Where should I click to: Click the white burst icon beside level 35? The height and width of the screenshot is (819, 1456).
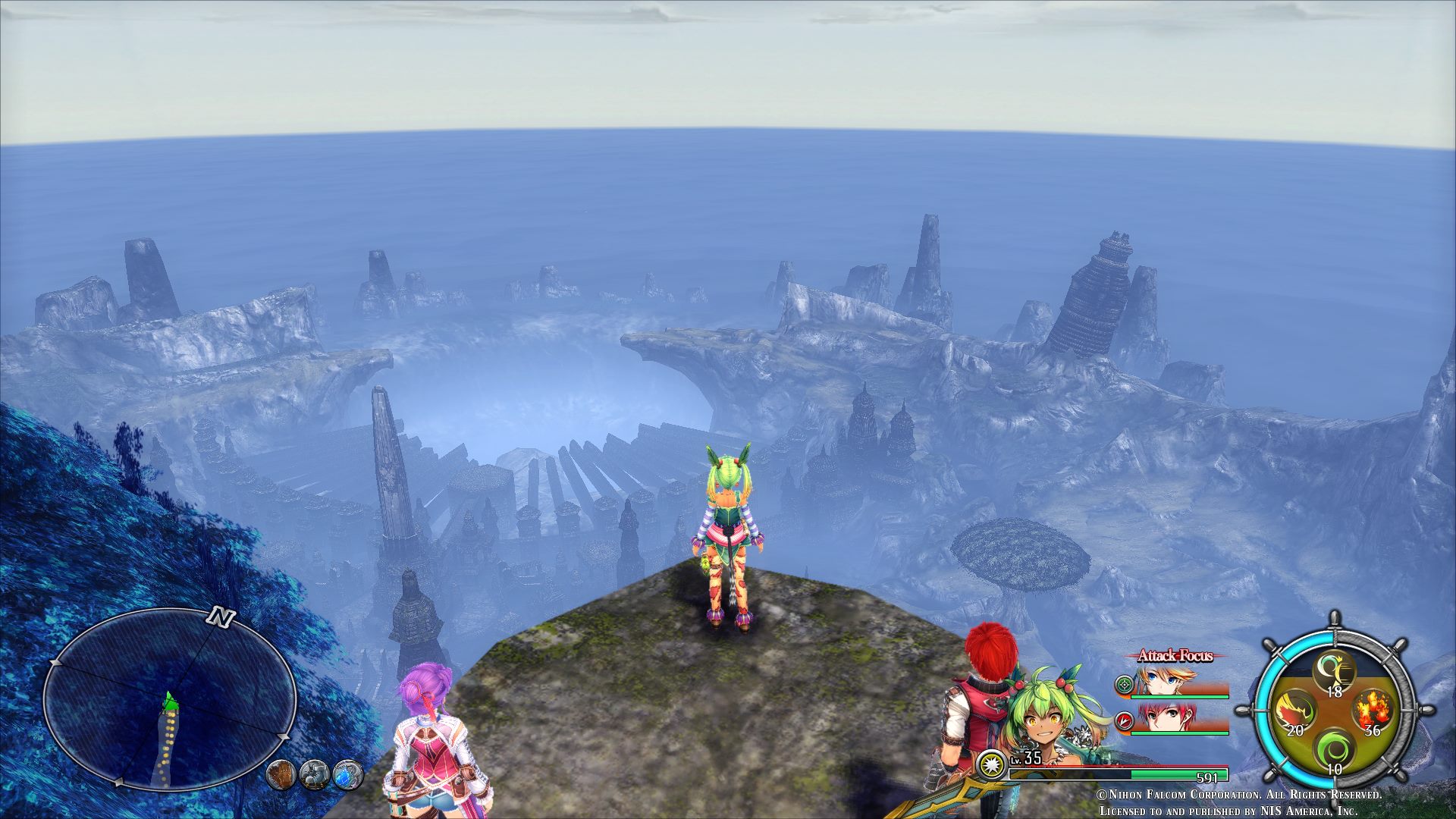pyautogui.click(x=991, y=764)
